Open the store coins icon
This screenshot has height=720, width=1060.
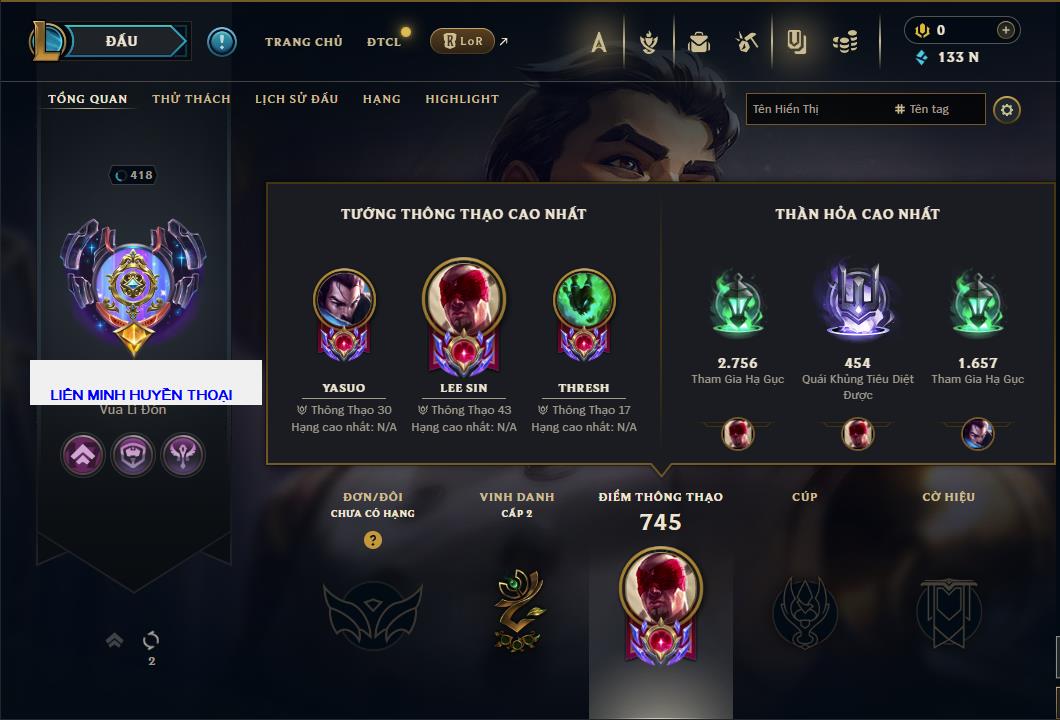845,42
